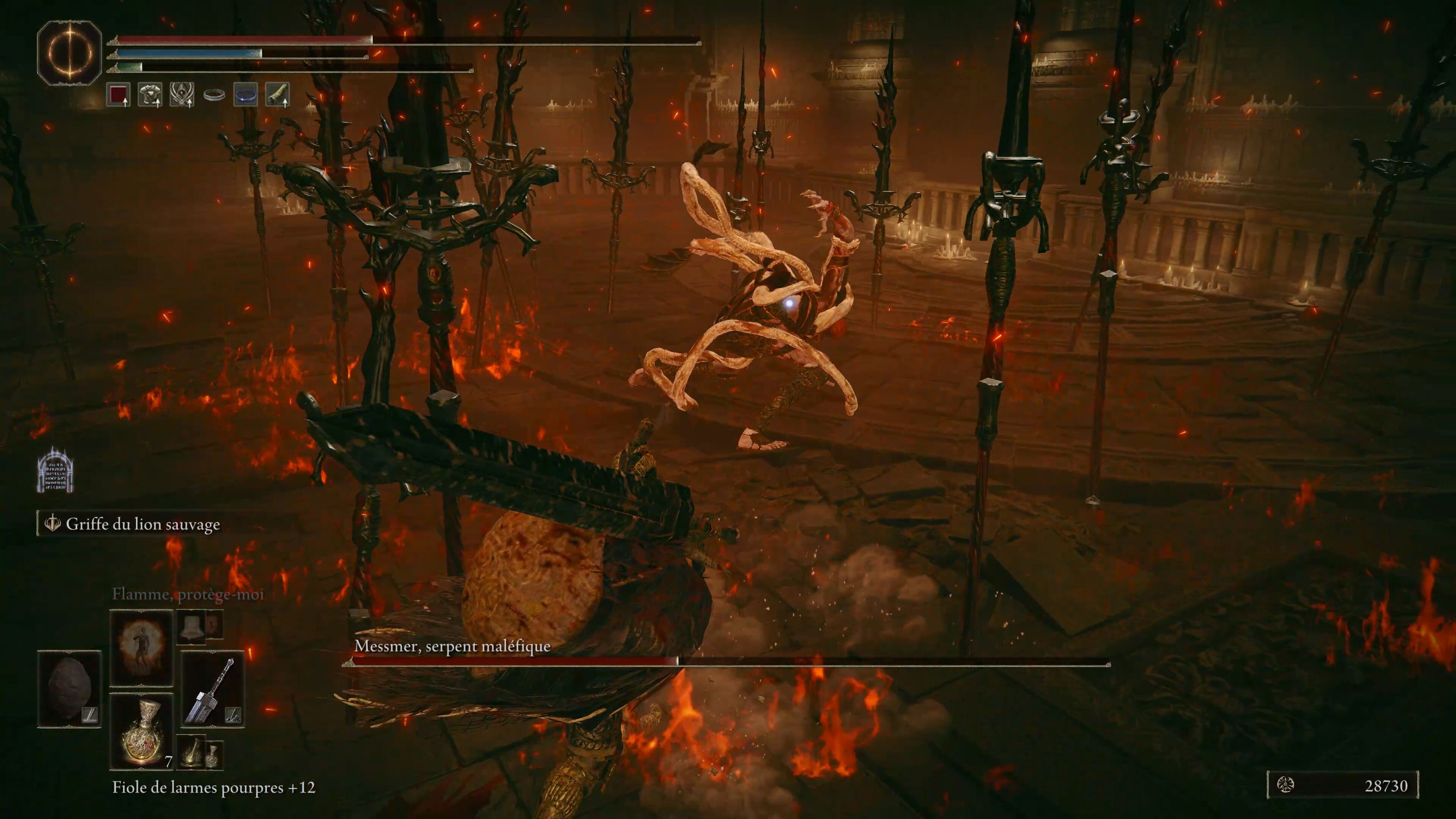Click the gothic archway summon icon
This screenshot has width=1456, height=819.
55,470
